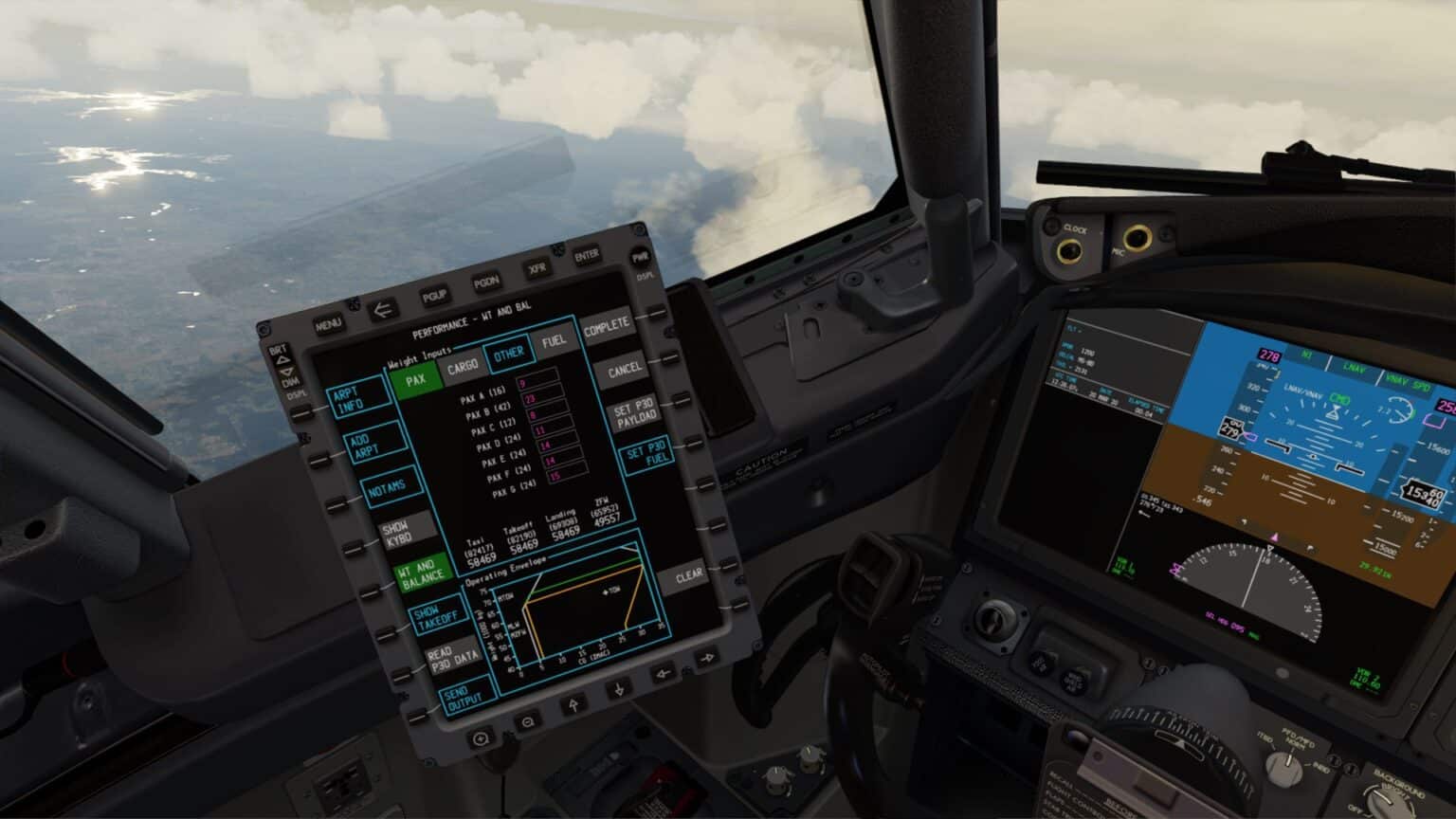Viewport: 1456px width, 819px height.
Task: Click the zoom-out magnifier key below the display
Action: [x=526, y=721]
